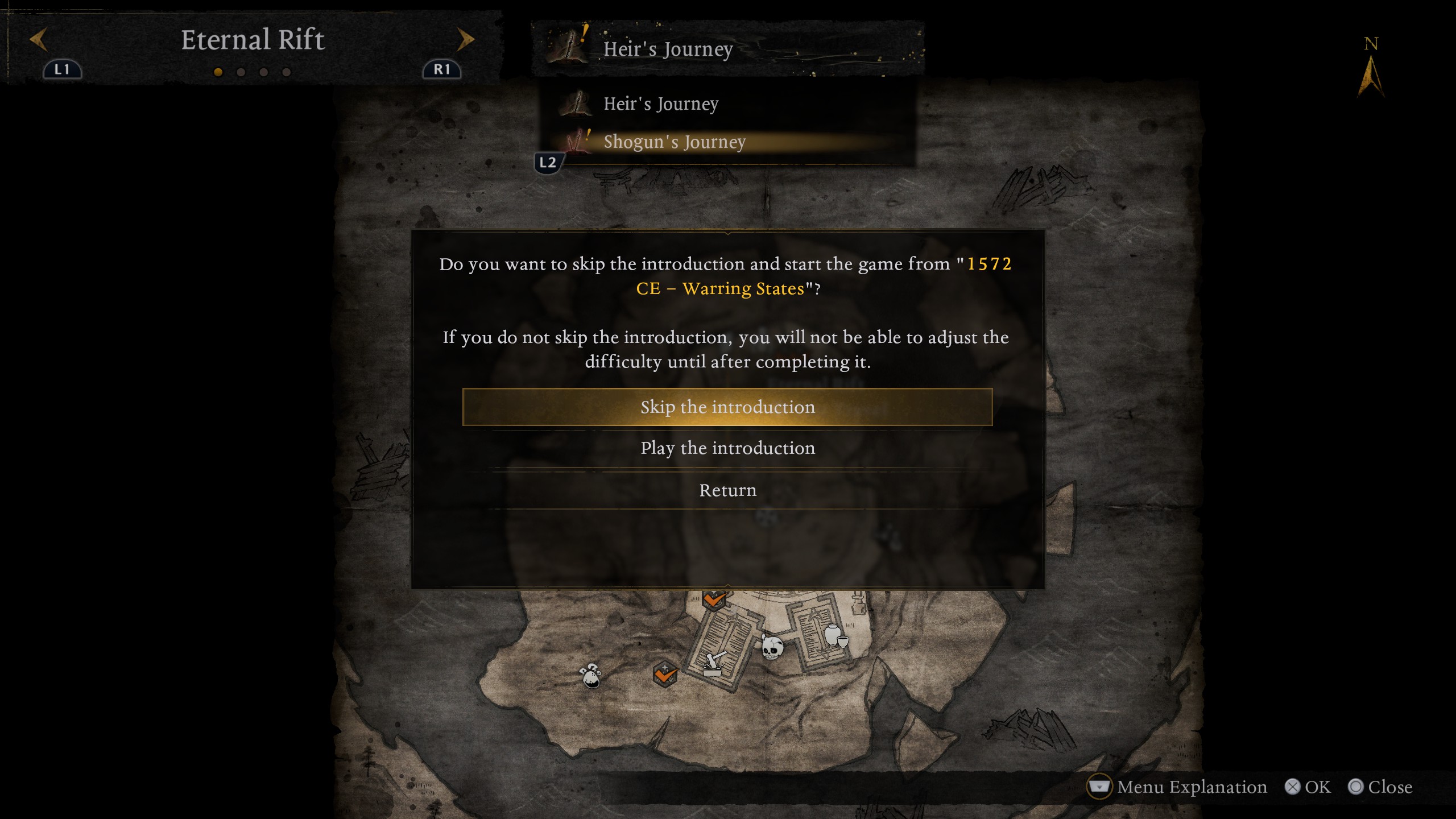Select Shogun's Journey from the dropdown list

coord(674,142)
